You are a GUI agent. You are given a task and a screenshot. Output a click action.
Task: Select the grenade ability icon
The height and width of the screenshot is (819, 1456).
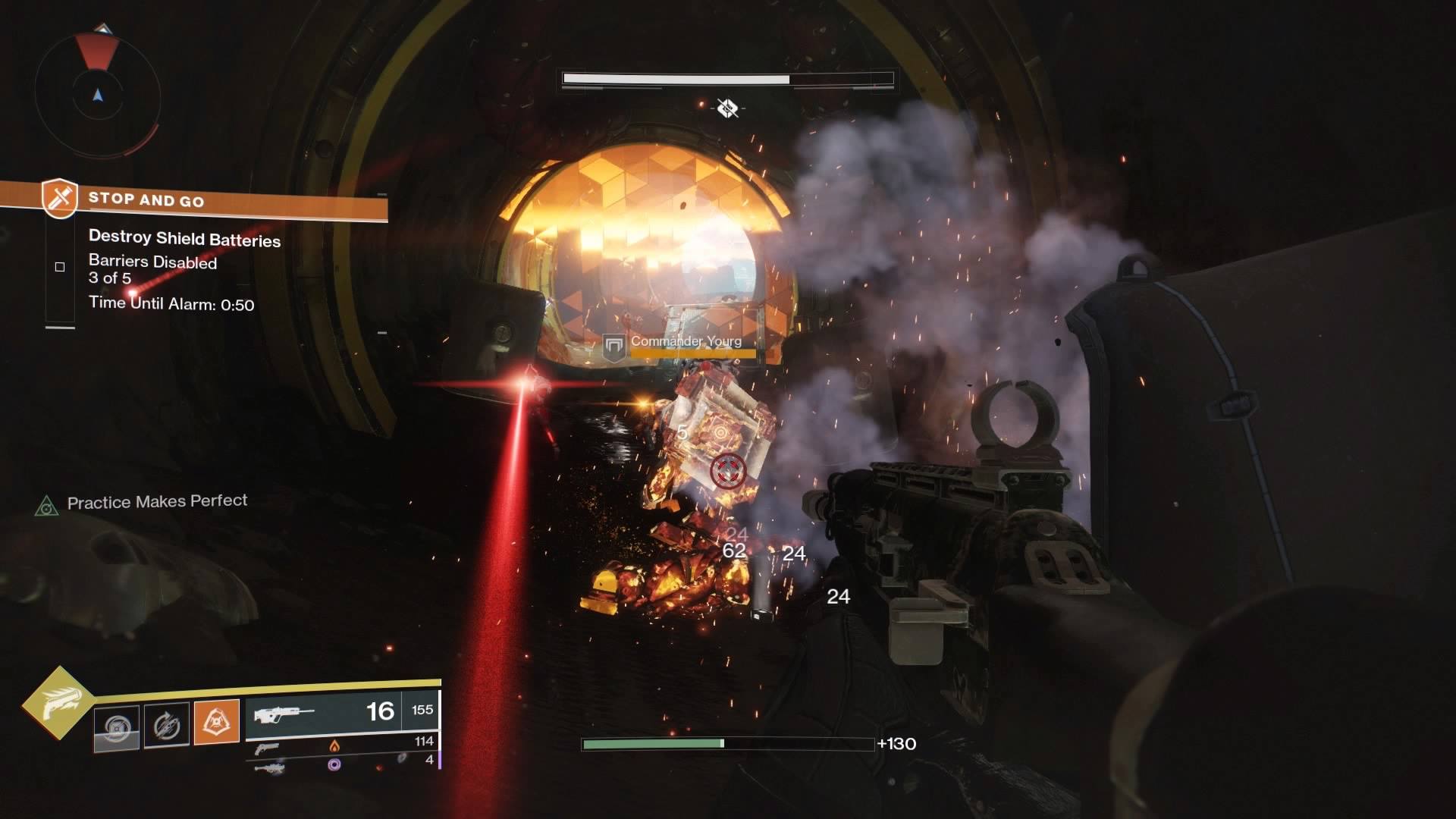pyautogui.click(x=117, y=728)
